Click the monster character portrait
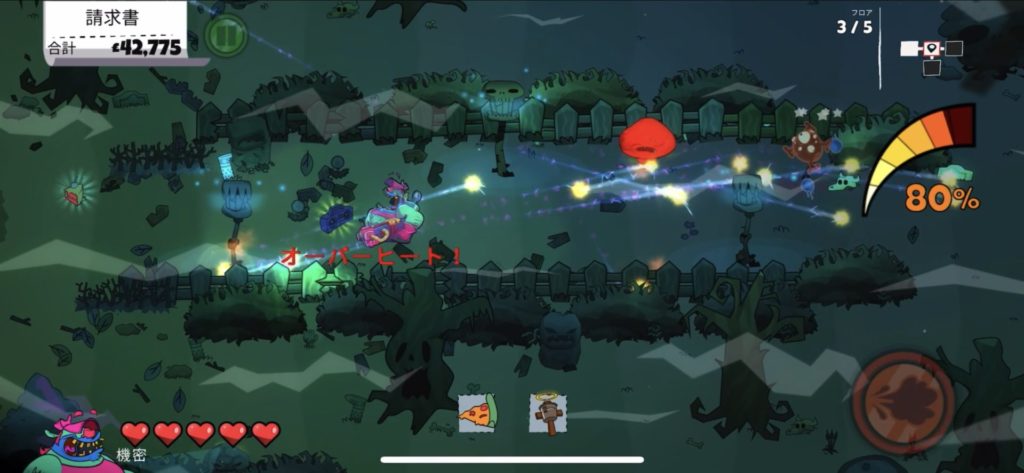This screenshot has width=1024, height=473. pos(71,441)
